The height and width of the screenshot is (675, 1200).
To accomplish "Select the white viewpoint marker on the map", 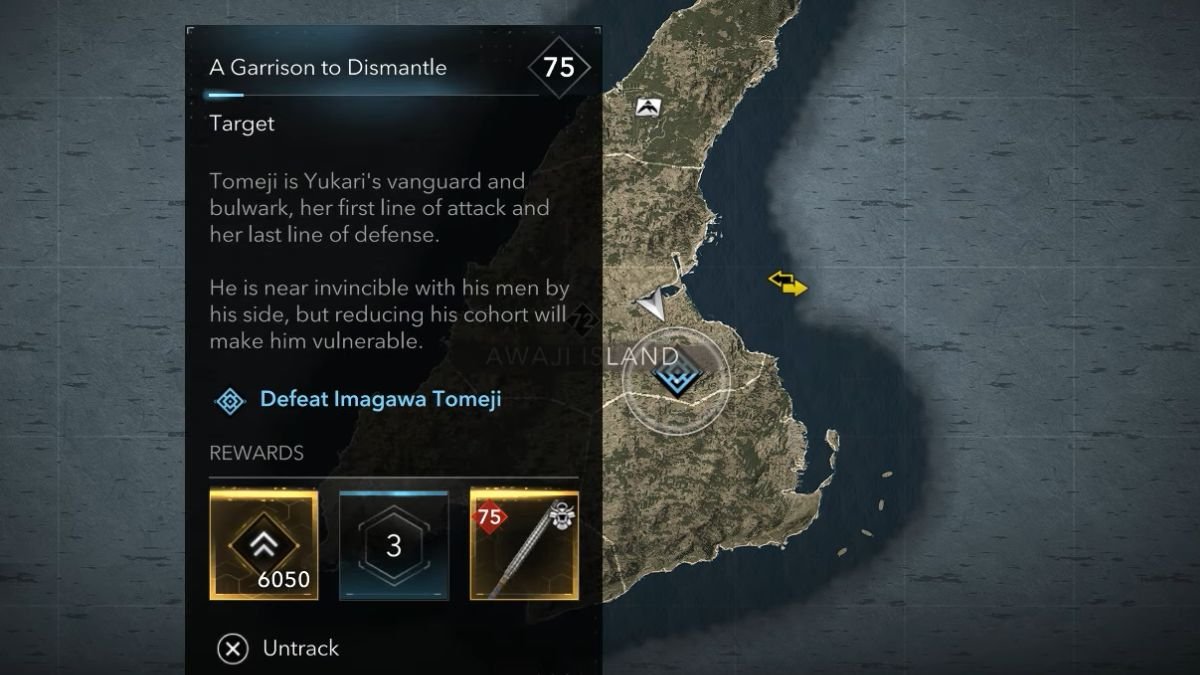I will pyautogui.click(x=649, y=106).
